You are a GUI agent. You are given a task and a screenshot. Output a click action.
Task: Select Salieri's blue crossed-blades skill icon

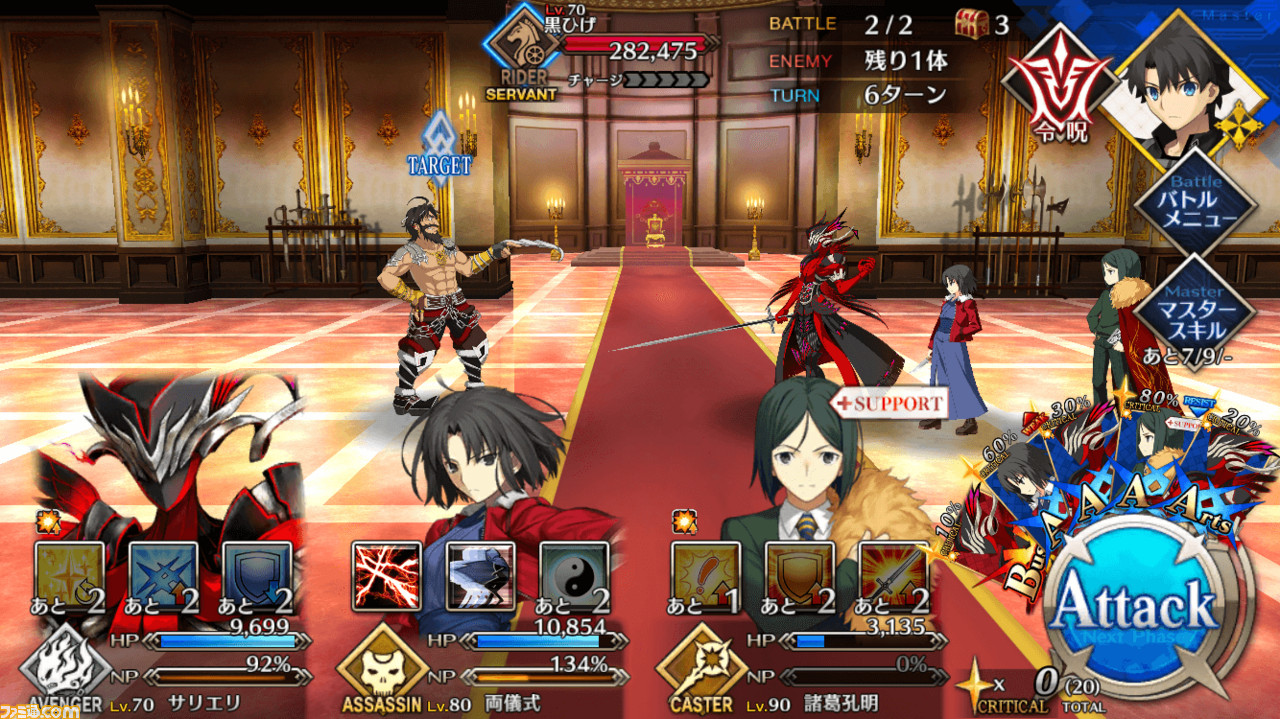163,576
